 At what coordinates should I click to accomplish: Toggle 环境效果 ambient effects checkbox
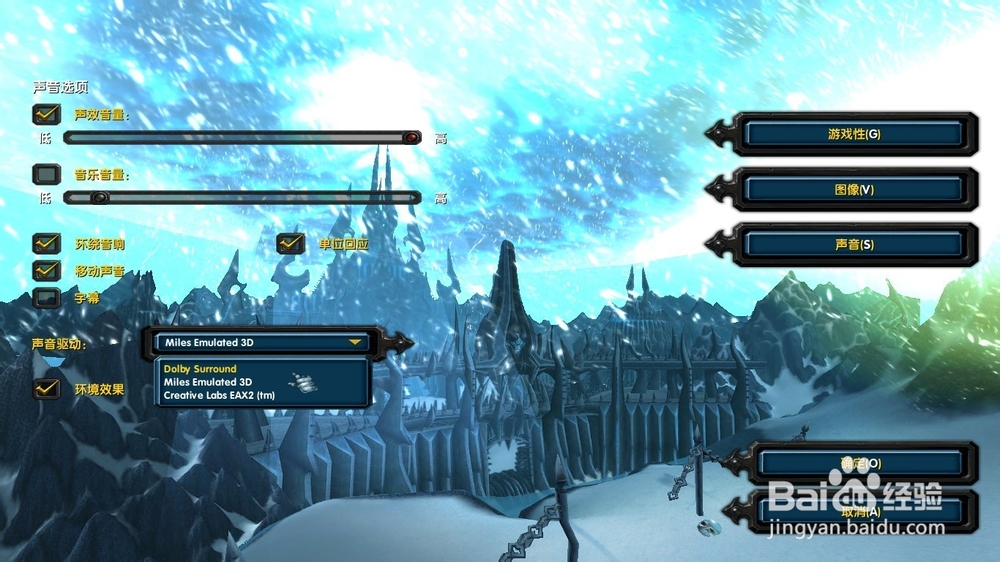pyautogui.click(x=47, y=388)
